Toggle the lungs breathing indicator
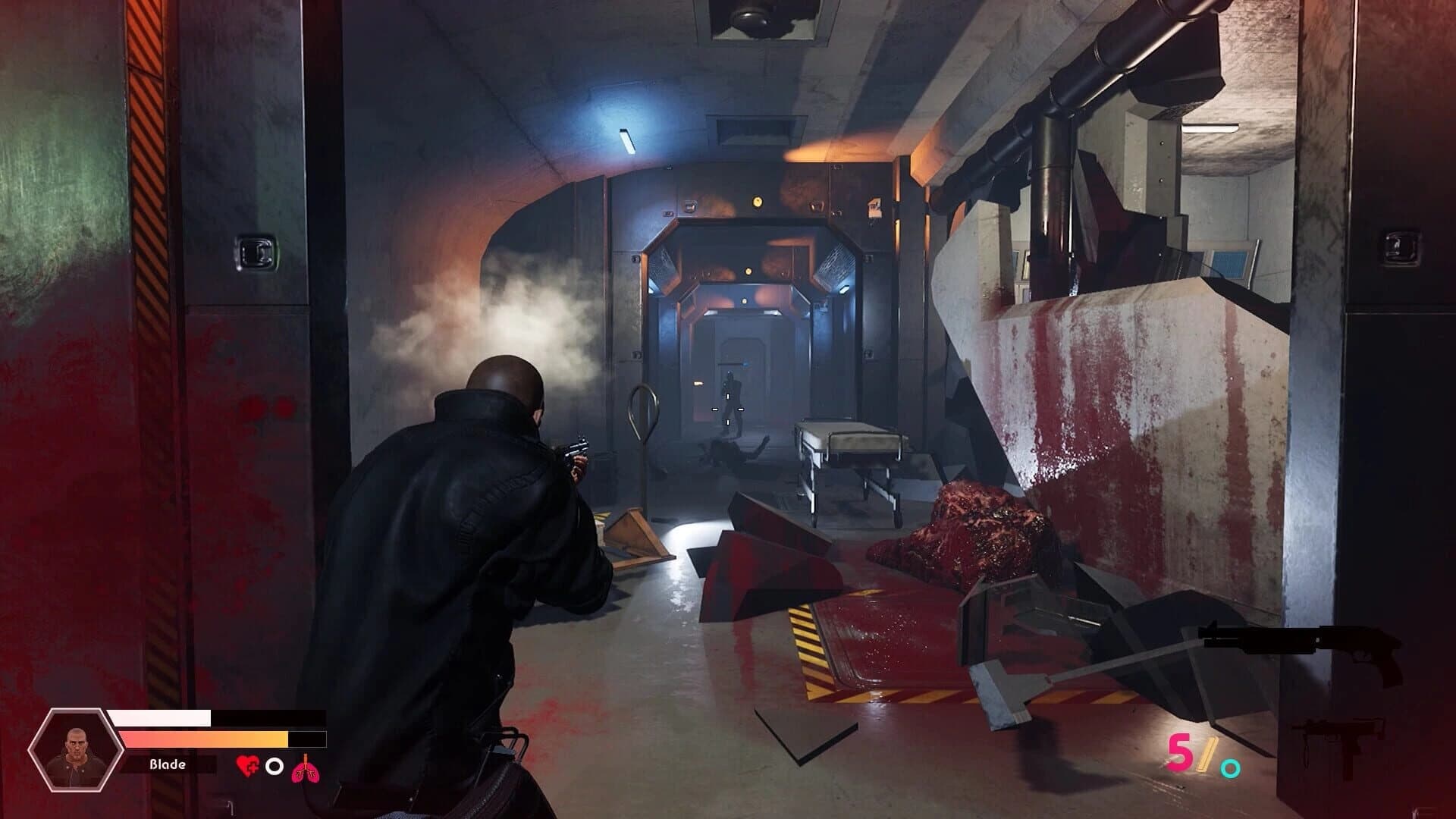 pyautogui.click(x=306, y=767)
